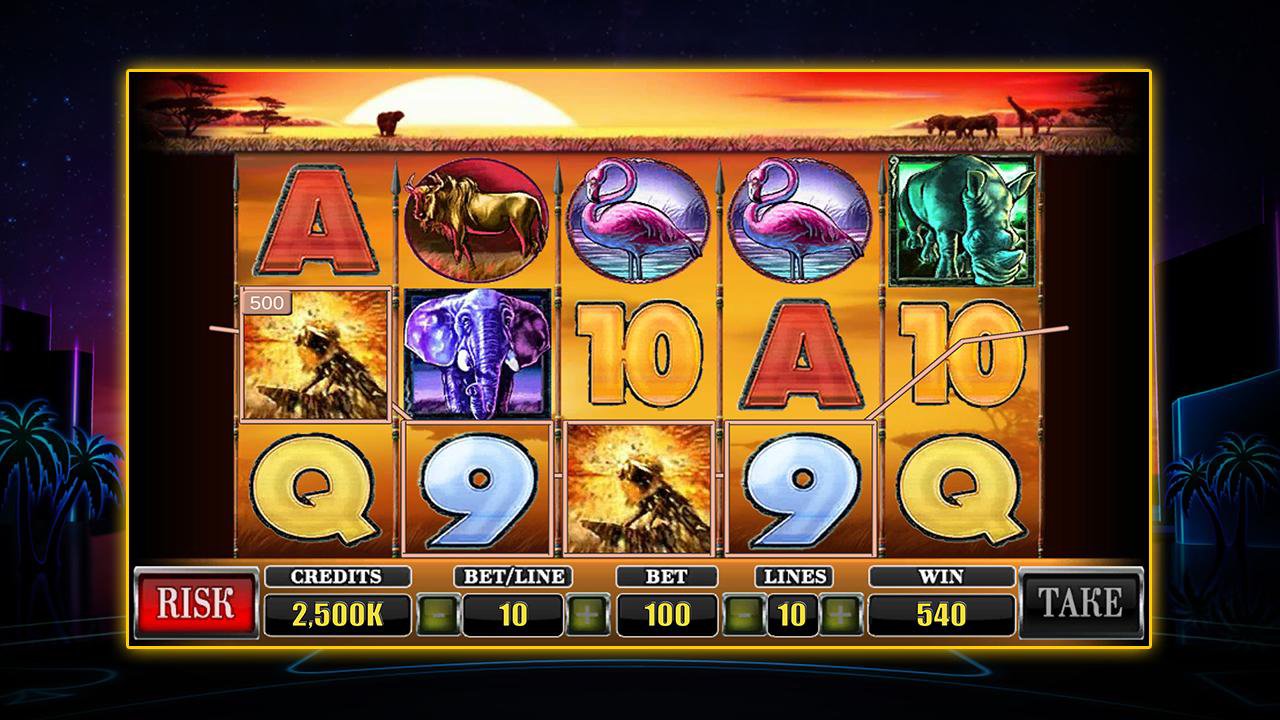The image size is (1280, 720).
Task: Decrease the bet per line
Action: tap(437, 613)
